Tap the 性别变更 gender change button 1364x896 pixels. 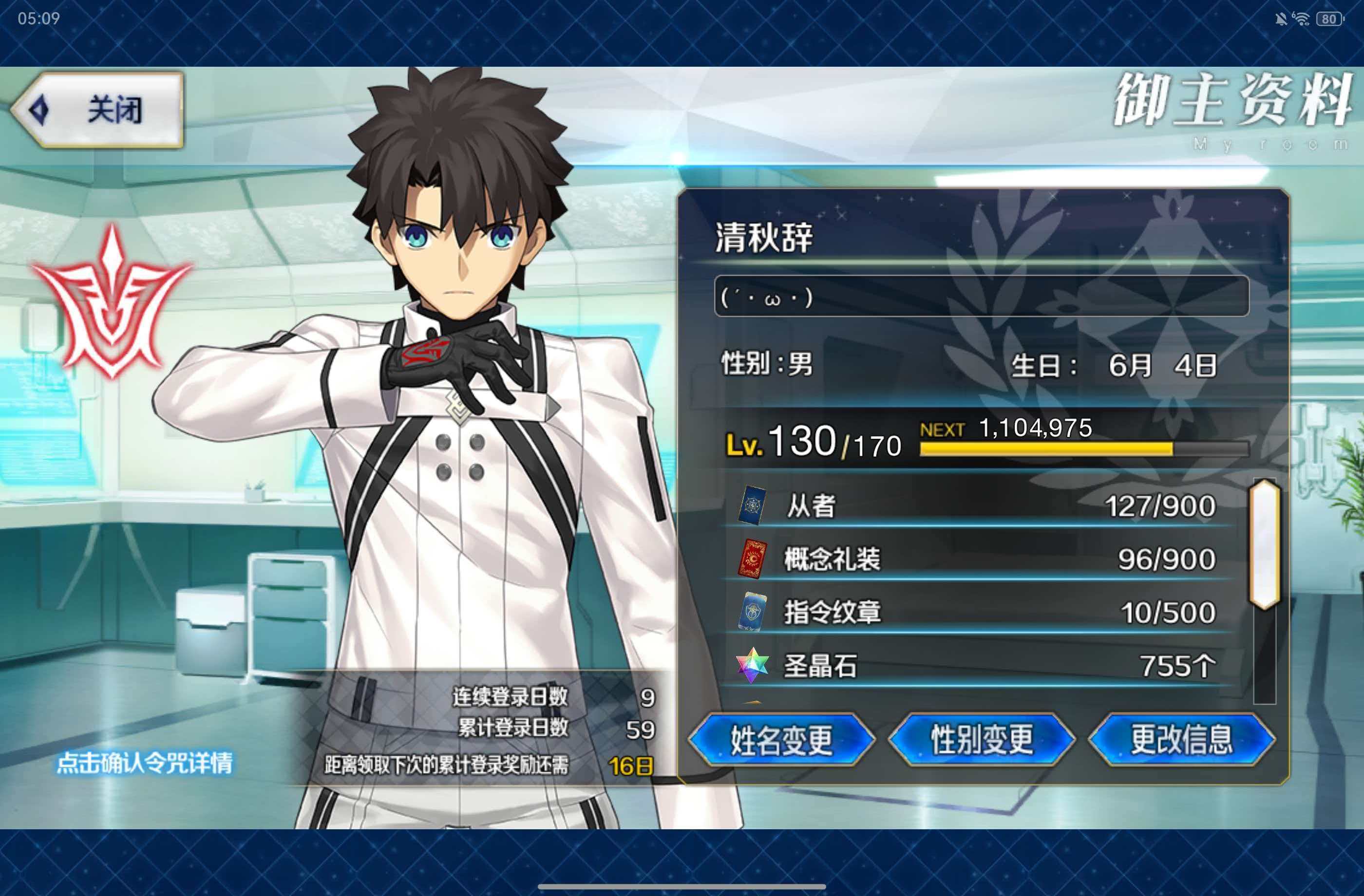click(x=981, y=740)
